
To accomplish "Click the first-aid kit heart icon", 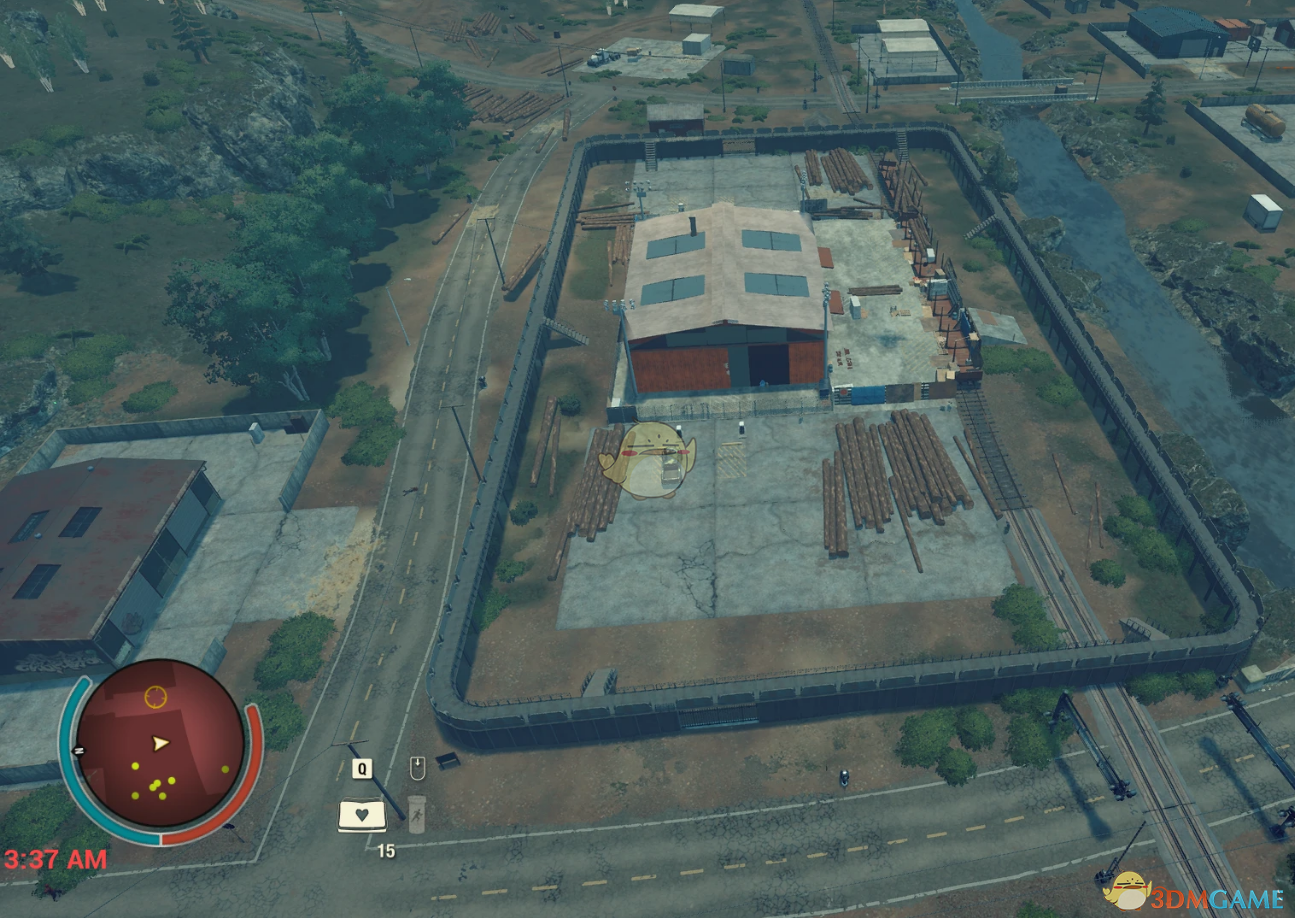I will click(x=362, y=814).
